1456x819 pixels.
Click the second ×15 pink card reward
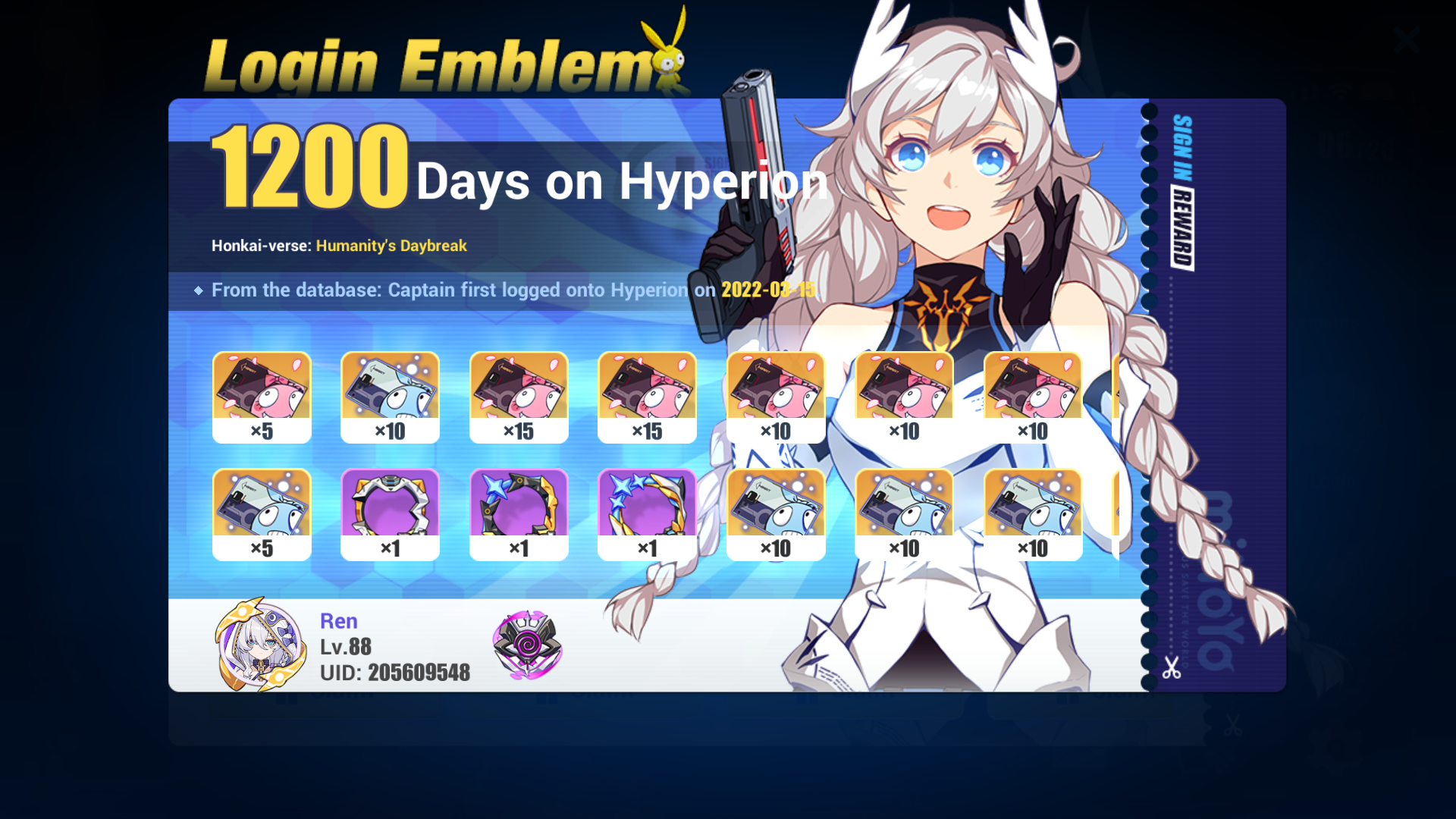pyautogui.click(x=647, y=394)
